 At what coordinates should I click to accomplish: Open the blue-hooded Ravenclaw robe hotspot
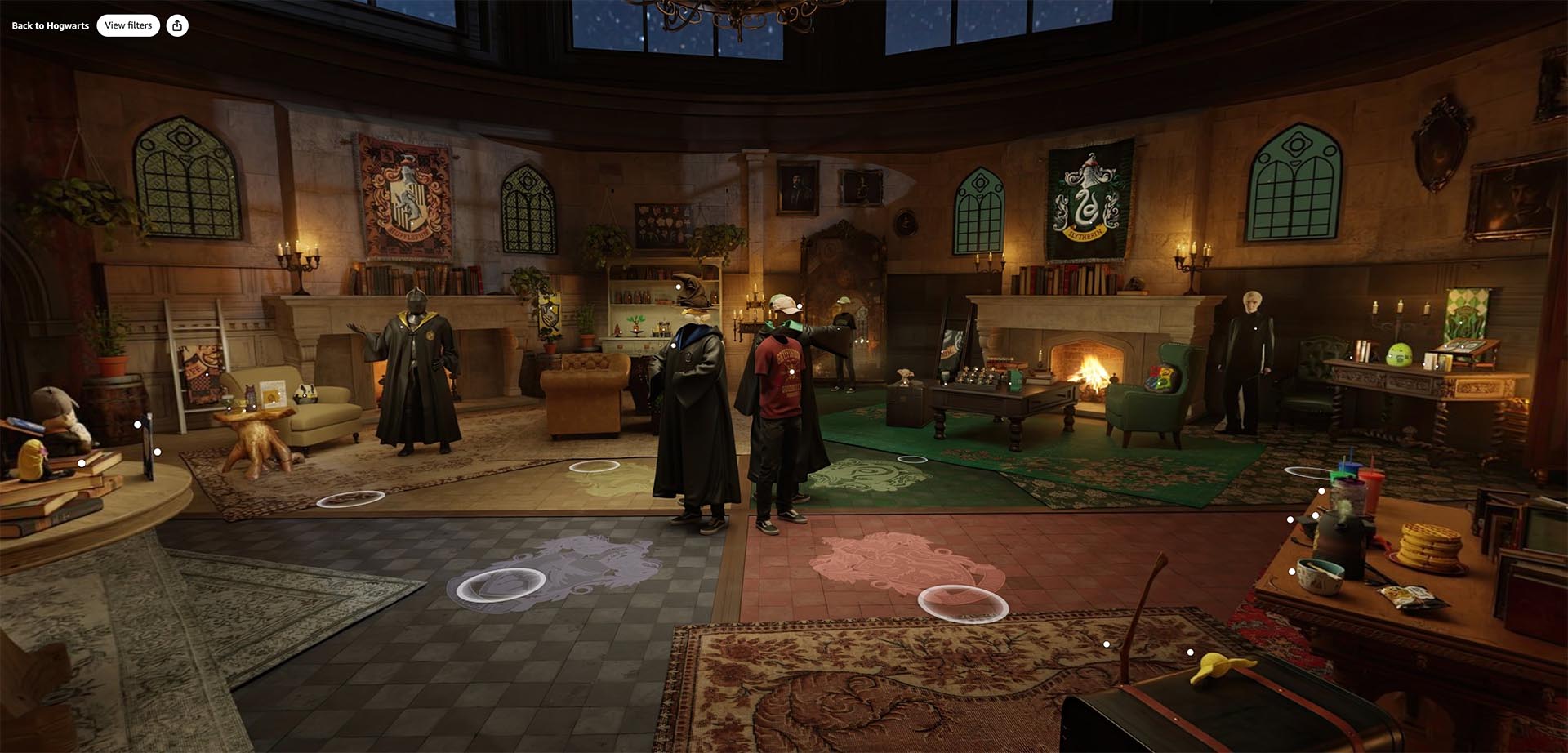(674, 345)
